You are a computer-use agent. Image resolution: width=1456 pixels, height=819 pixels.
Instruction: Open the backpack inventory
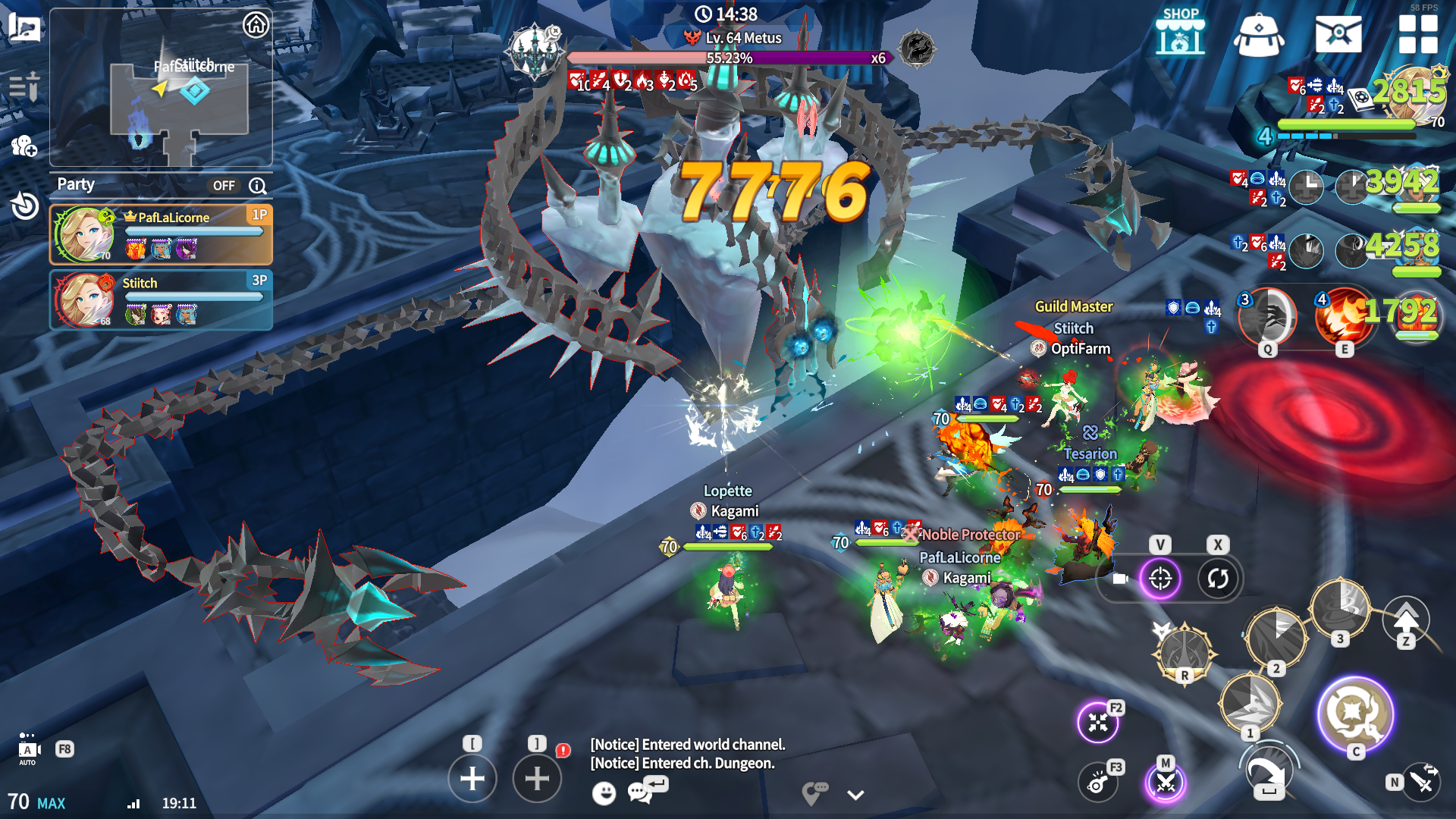pos(1259,35)
